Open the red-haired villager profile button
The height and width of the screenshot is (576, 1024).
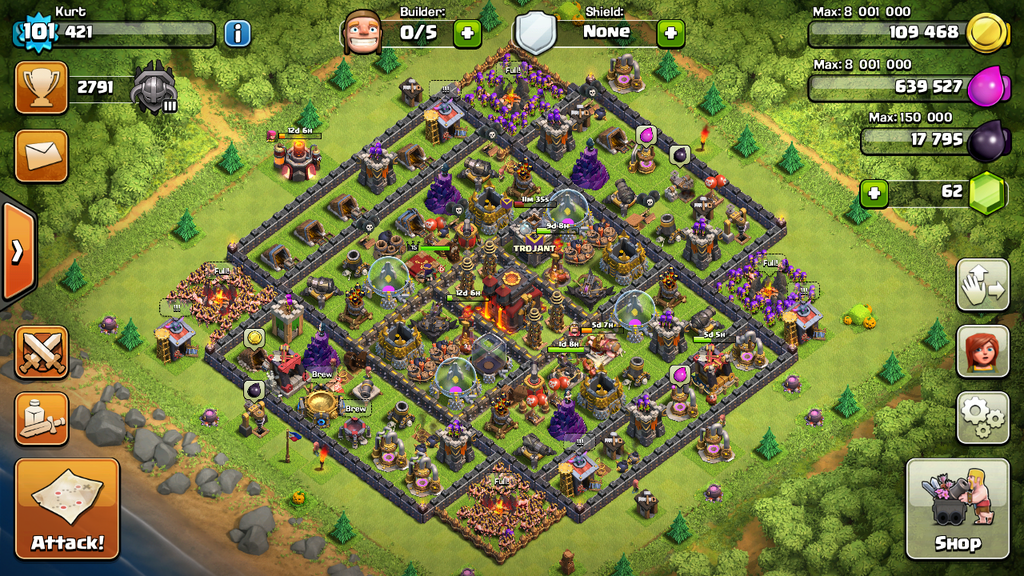pyautogui.click(x=982, y=351)
